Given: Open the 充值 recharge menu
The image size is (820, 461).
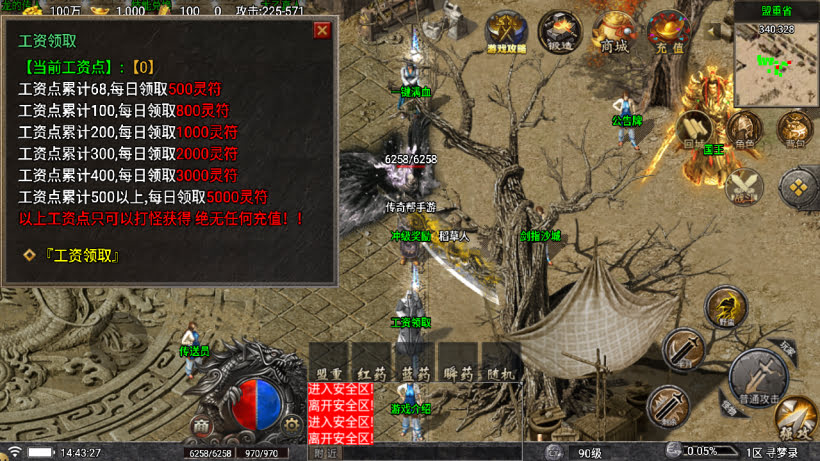Looking at the screenshot, I should [x=668, y=33].
